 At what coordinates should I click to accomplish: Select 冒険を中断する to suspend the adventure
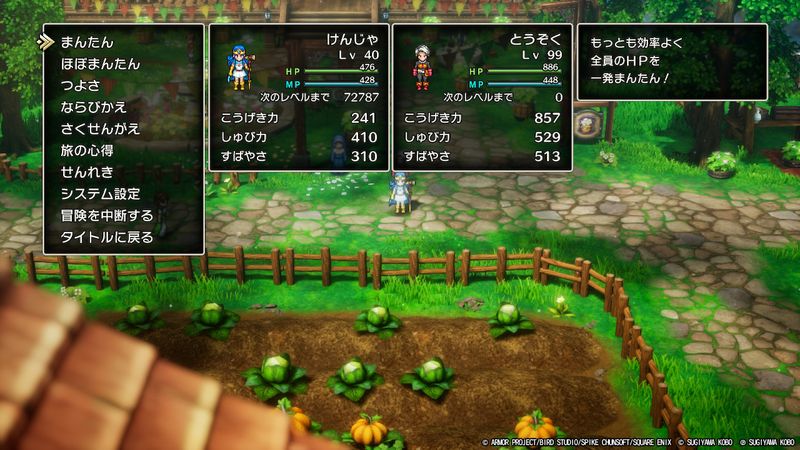click(x=107, y=215)
